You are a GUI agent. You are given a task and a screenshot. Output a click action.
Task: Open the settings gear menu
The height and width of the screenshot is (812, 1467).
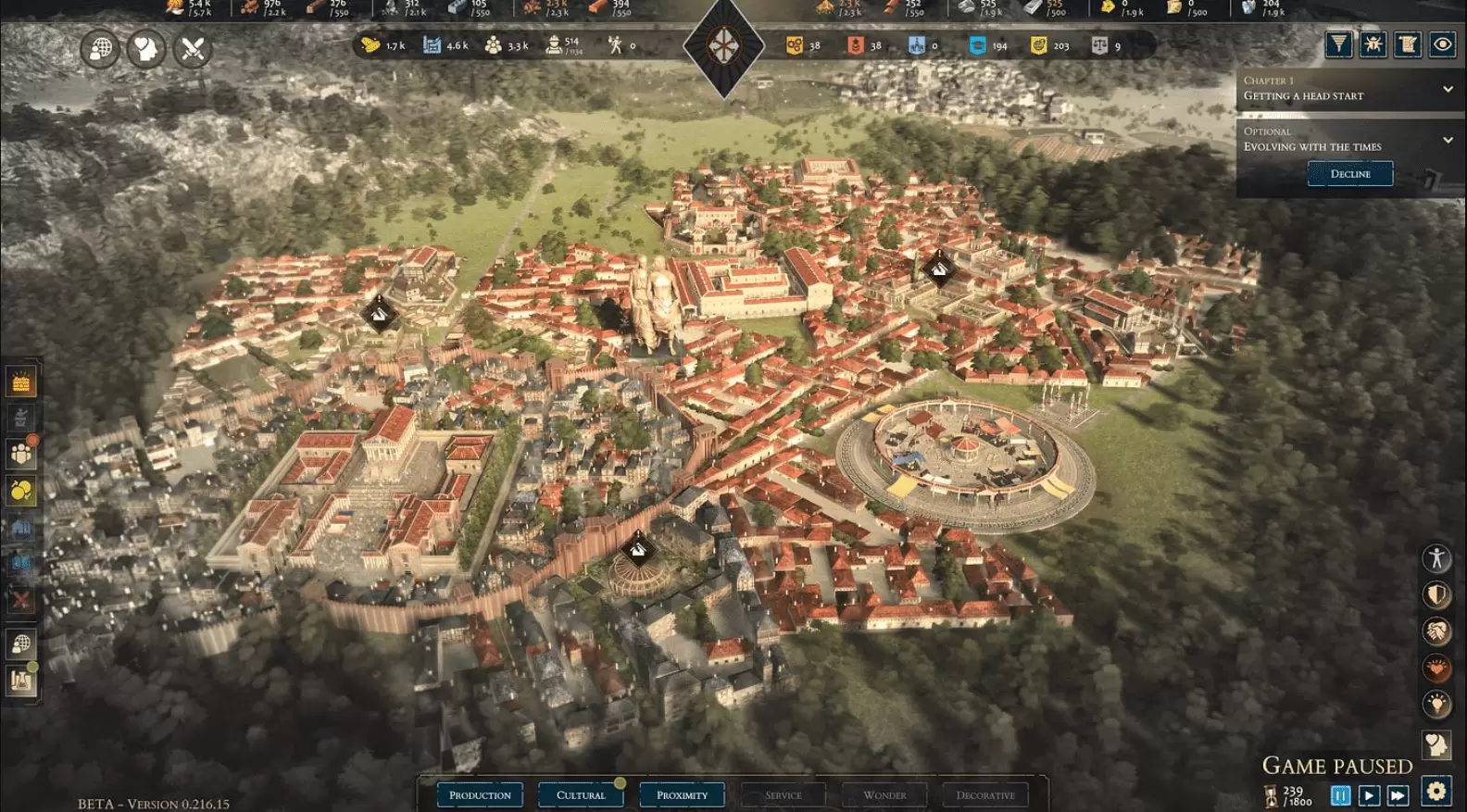click(x=1436, y=792)
